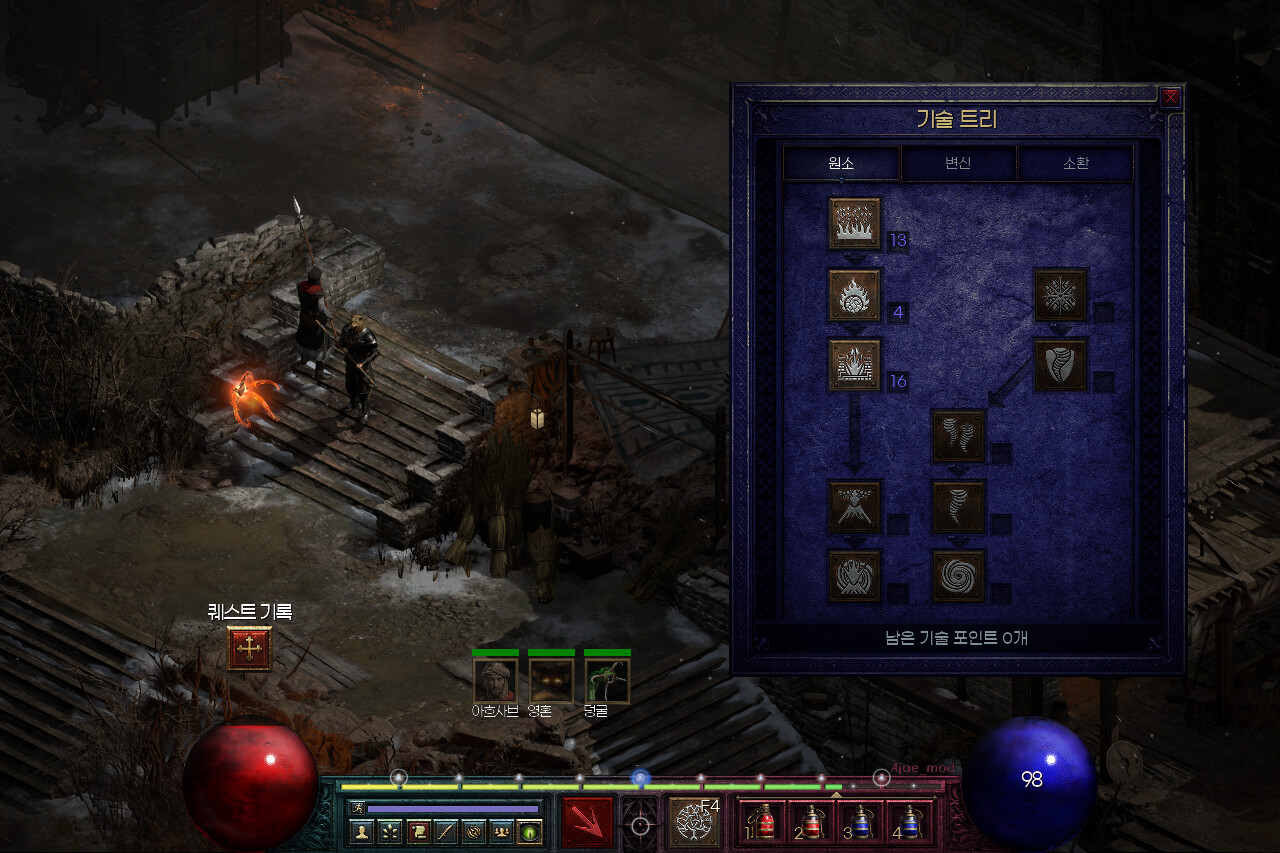Choose the Fissure skill at level 16
This screenshot has width=1280, height=853.
855,365
